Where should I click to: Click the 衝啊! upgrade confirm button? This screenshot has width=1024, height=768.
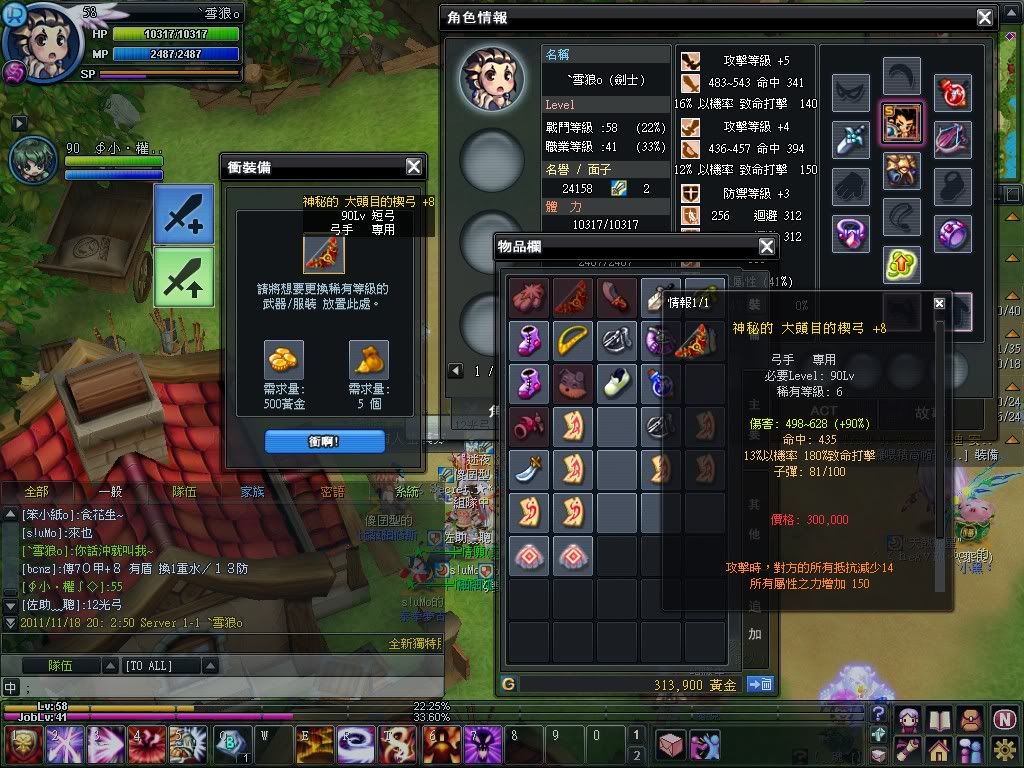[x=324, y=441]
